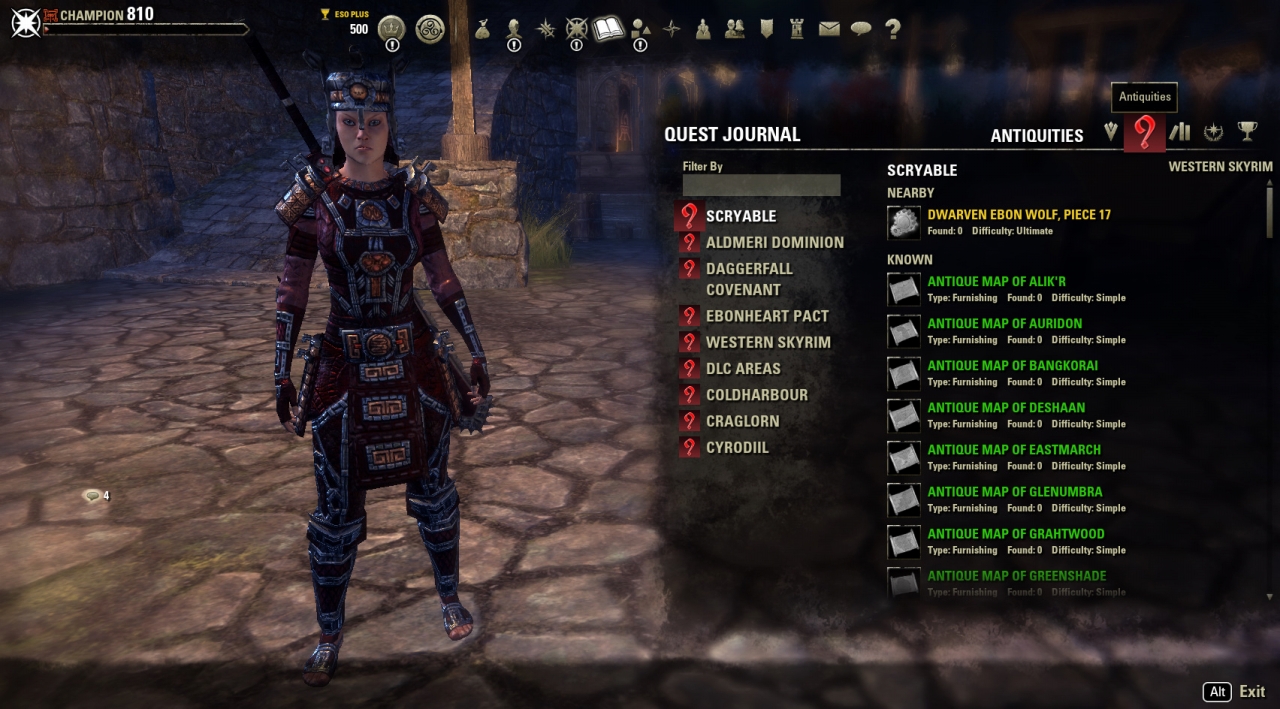The image size is (1280, 709).
Task: Switch to the Achievements trophy tab
Action: click(x=1247, y=131)
